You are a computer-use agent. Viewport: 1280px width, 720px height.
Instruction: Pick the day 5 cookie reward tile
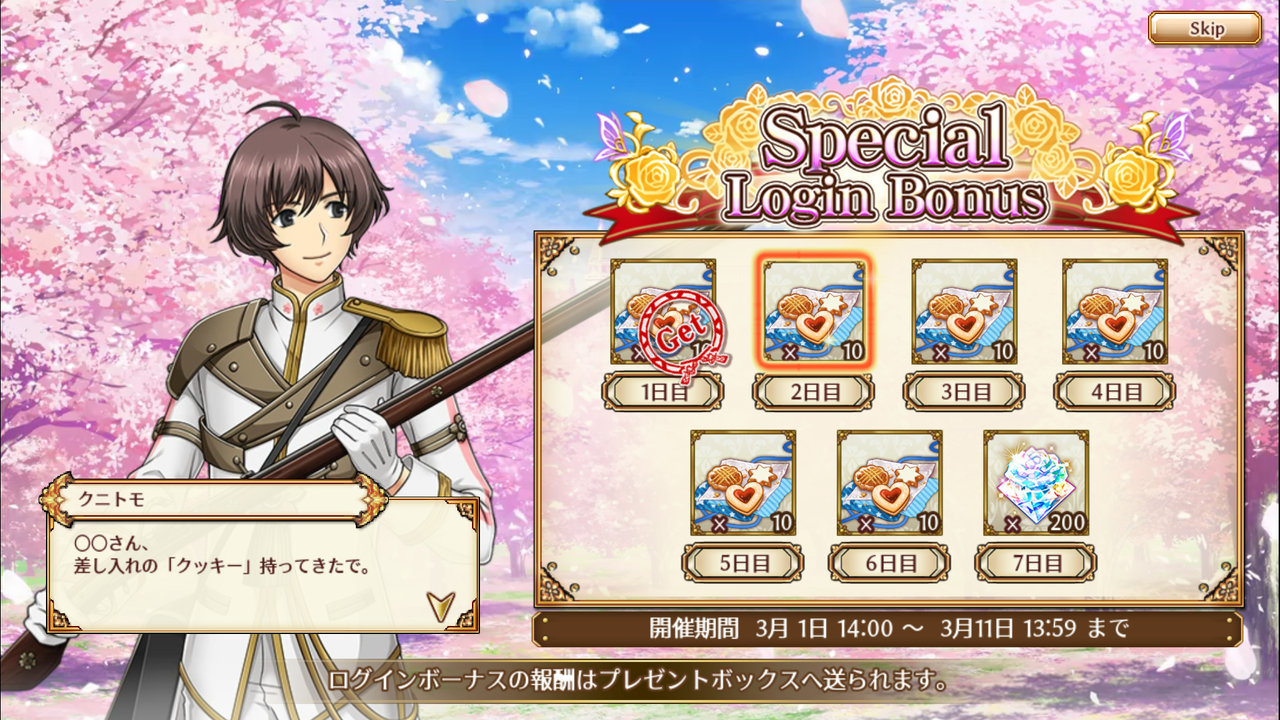click(x=743, y=482)
